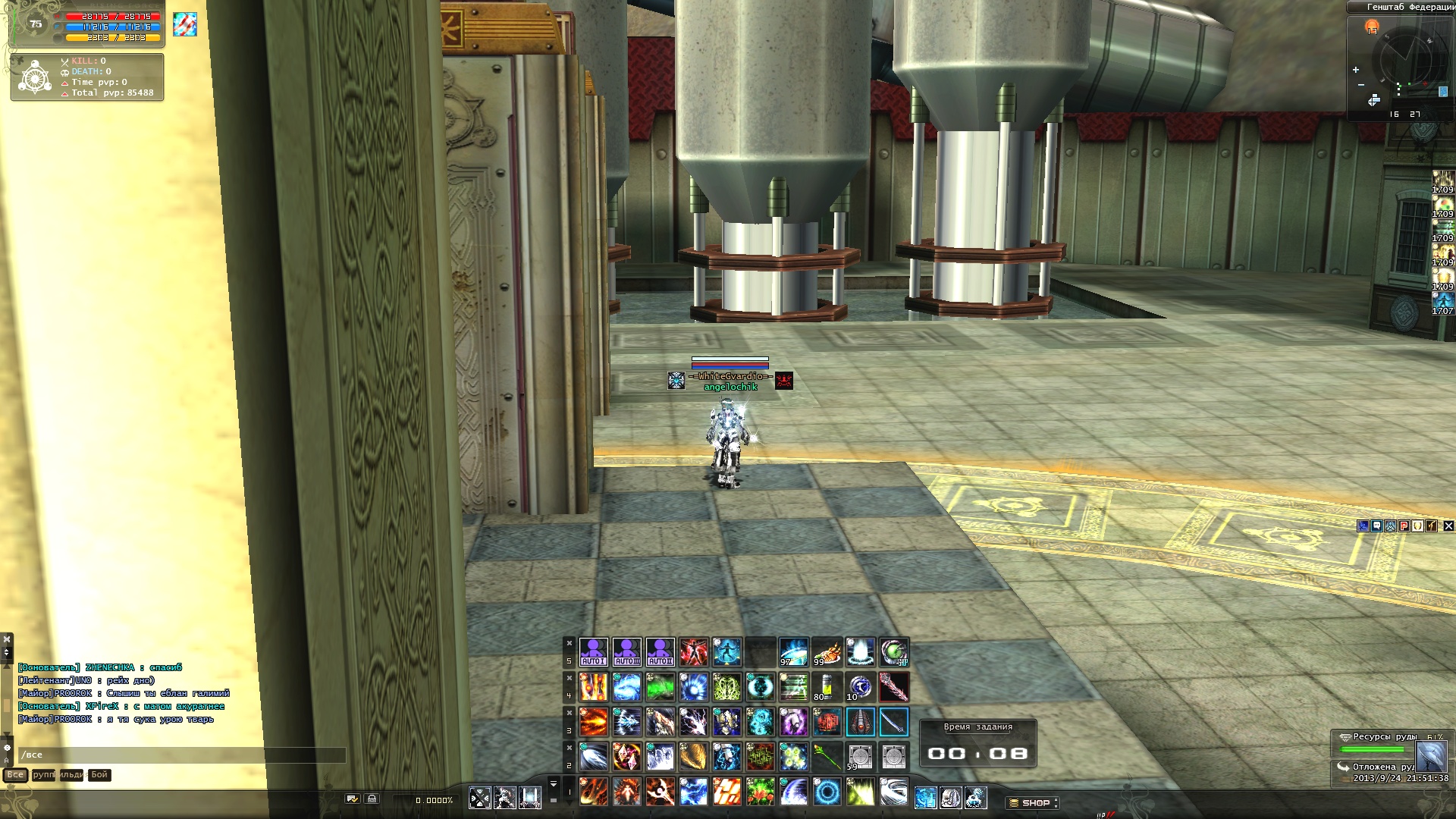The image size is (1456, 819).
Task: Use the roast food item slot
Action: click(x=827, y=651)
